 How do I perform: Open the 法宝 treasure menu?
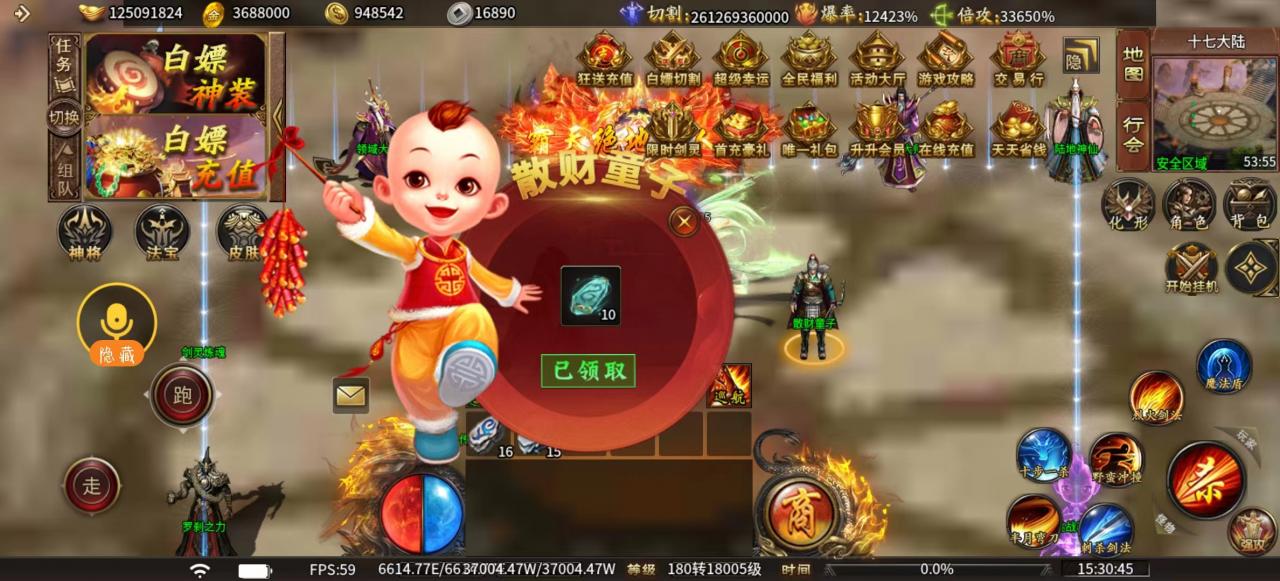(162, 233)
